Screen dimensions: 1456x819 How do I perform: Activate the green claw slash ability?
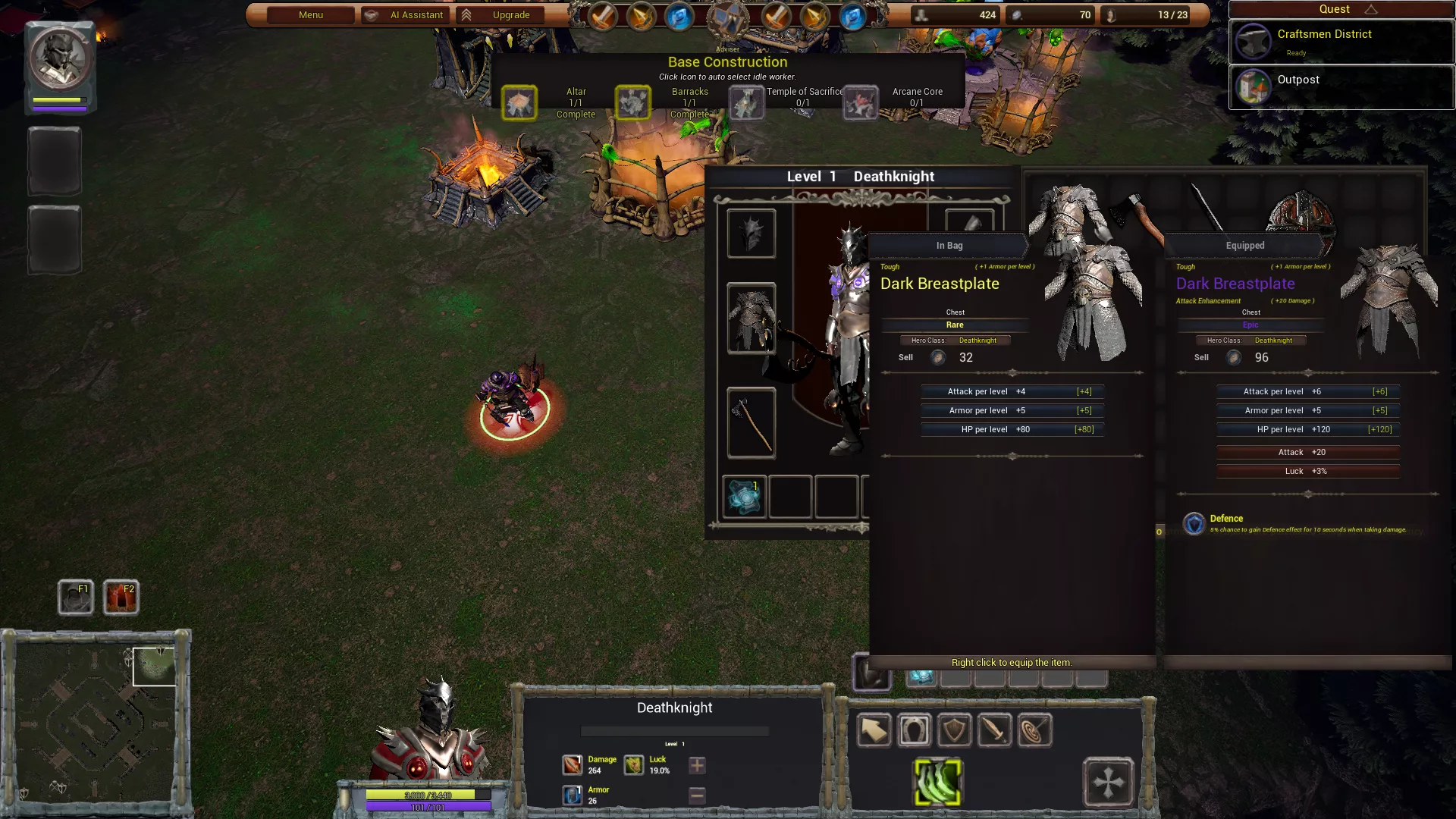click(938, 782)
